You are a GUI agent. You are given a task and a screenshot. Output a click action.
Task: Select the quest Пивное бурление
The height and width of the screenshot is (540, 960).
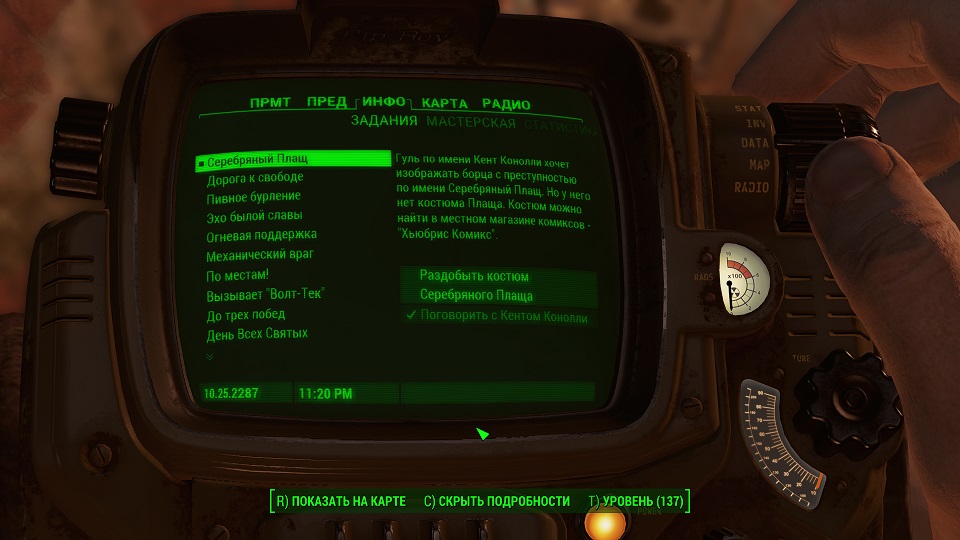pos(254,198)
